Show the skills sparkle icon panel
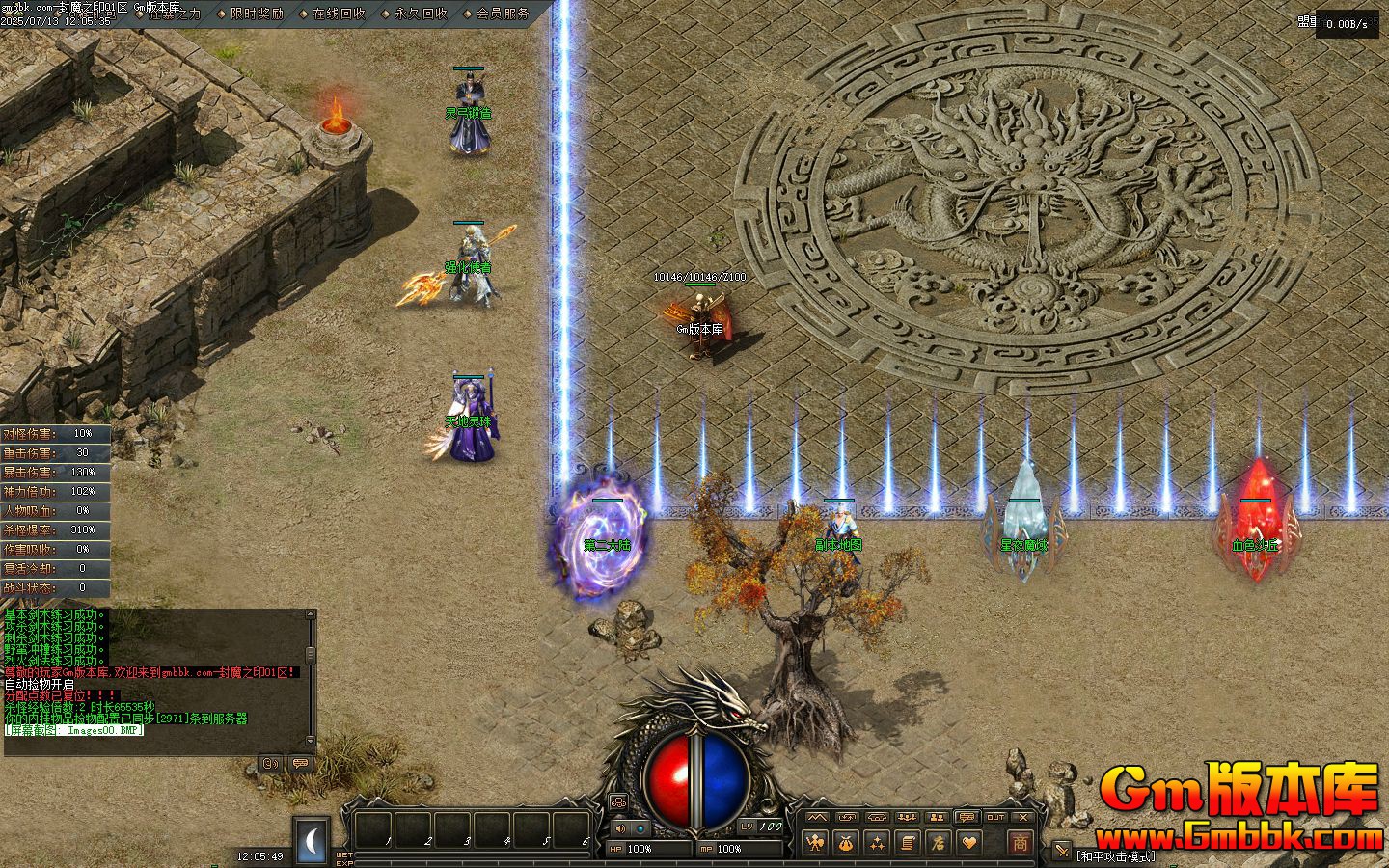This screenshot has width=1389, height=868. 877,843
